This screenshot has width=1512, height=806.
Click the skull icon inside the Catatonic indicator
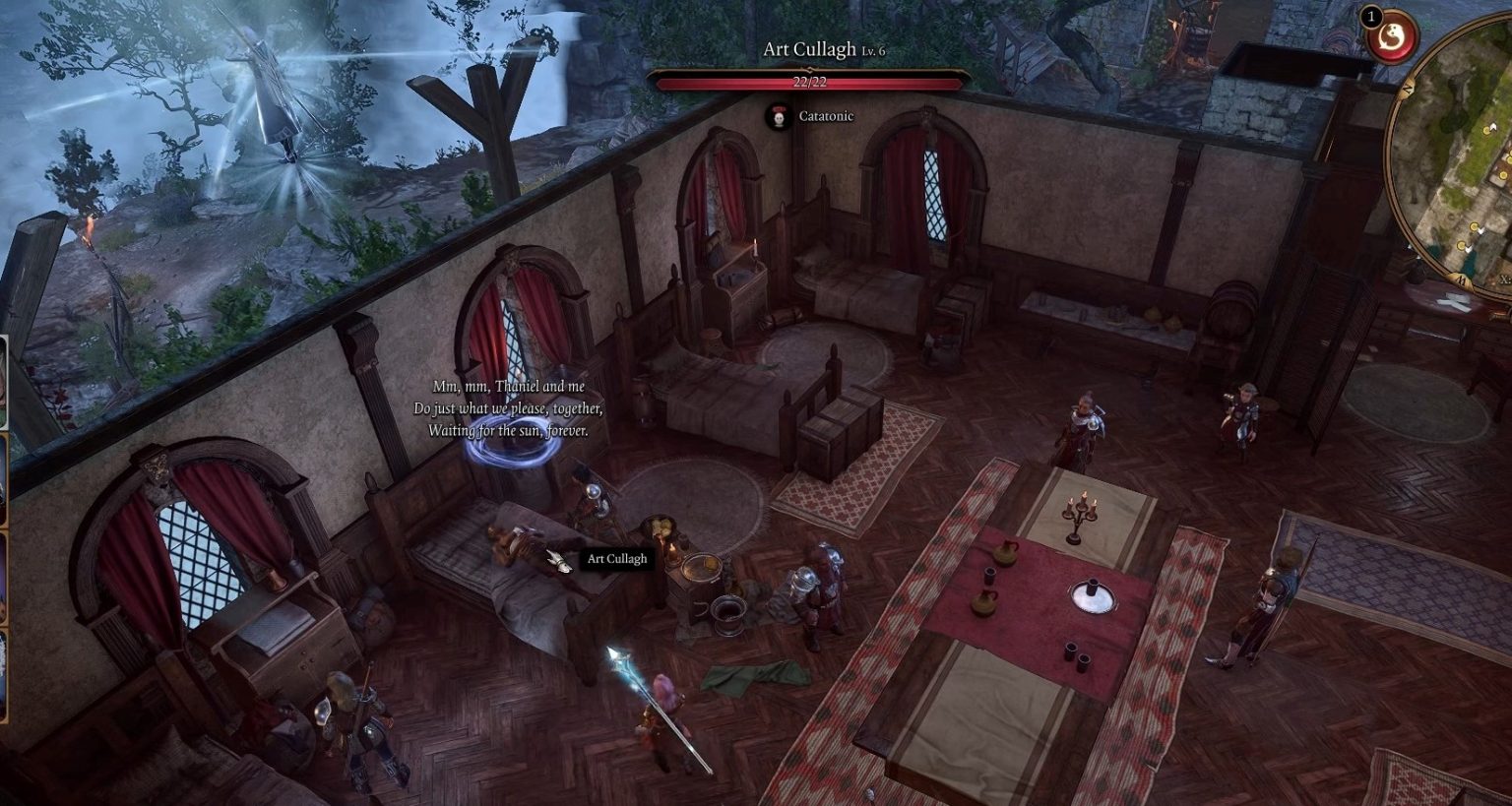coord(778,116)
